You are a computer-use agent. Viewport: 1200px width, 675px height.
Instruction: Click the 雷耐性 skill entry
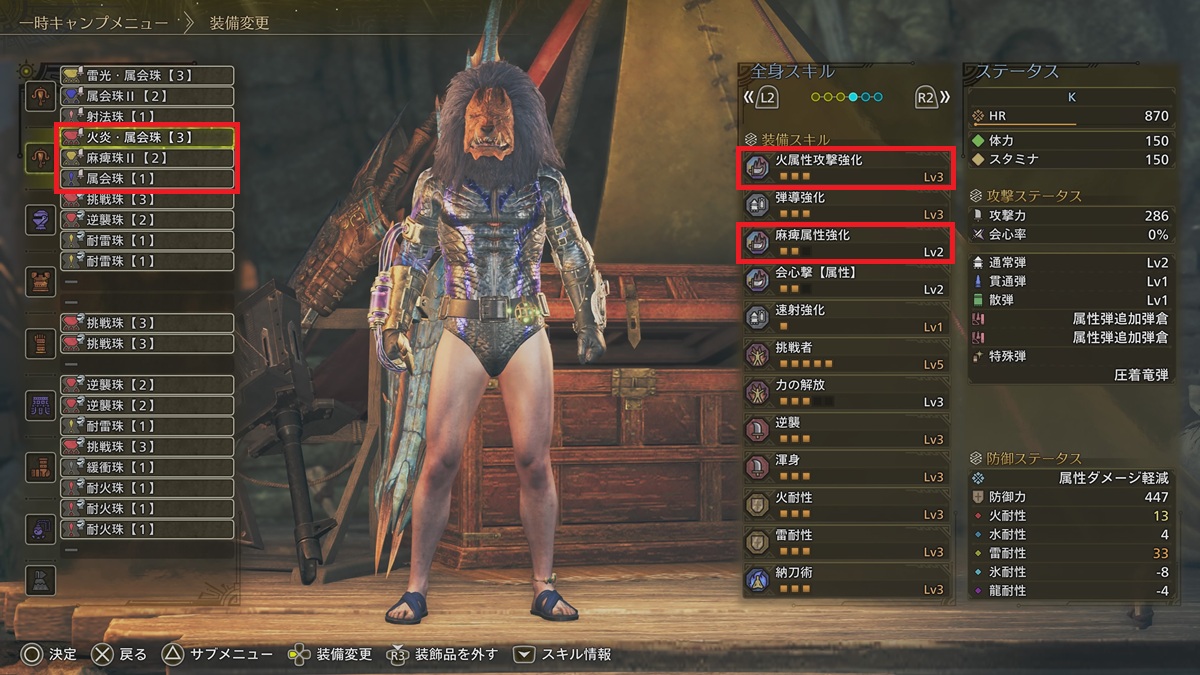pos(845,543)
